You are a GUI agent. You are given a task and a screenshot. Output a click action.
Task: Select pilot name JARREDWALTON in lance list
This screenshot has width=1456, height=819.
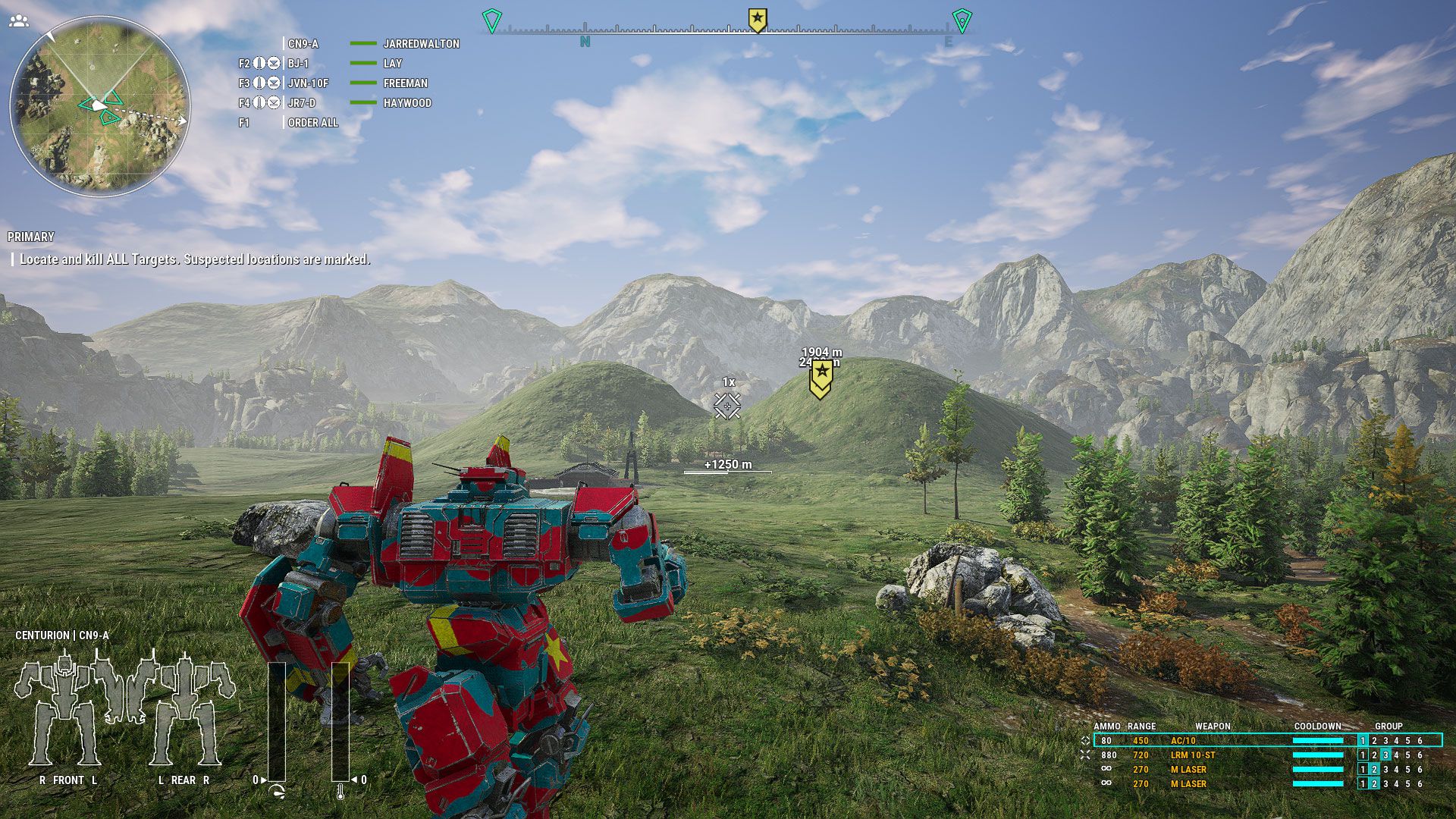pyautogui.click(x=422, y=44)
